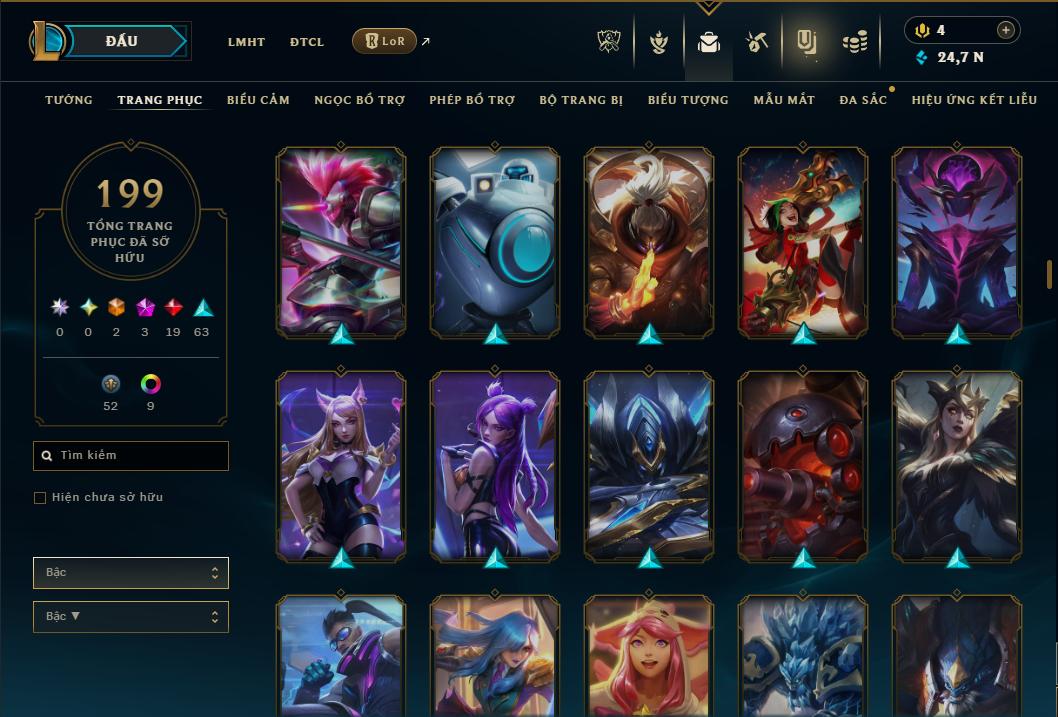Choose the blonde fox-eared K/DA Ahri skin

click(341, 465)
